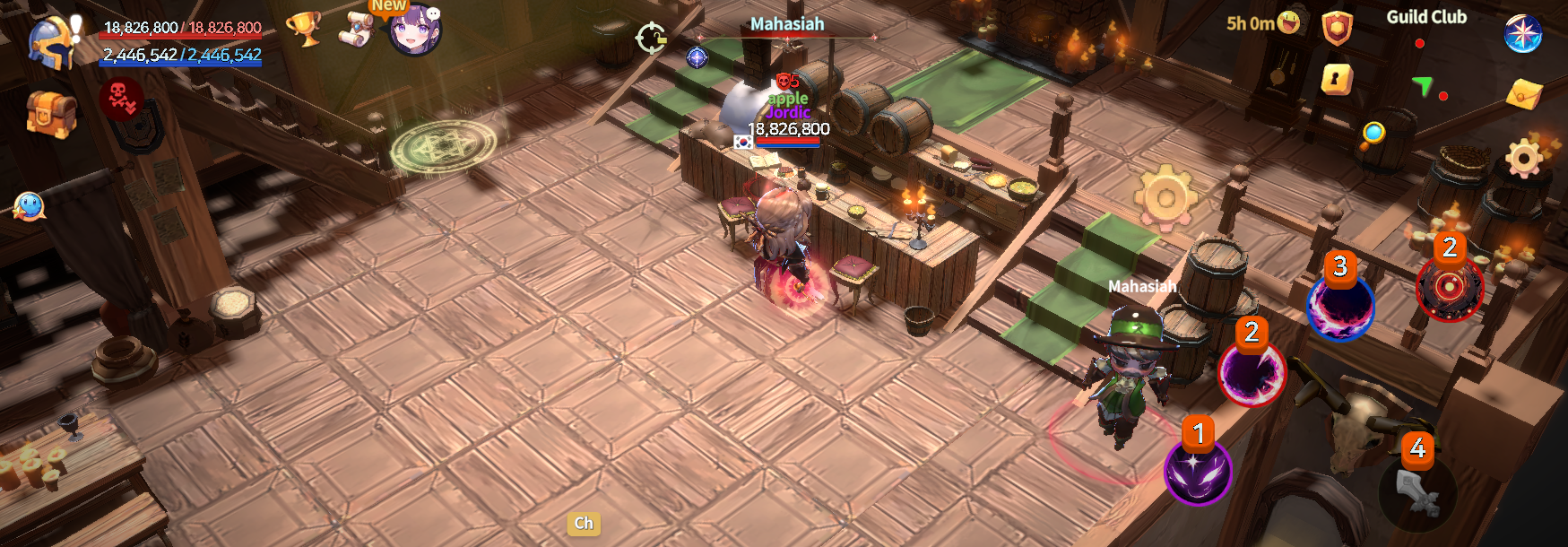Open the yellow smiley emote icon
Viewport: 1568px width, 547px height.
pyautogui.click(x=1288, y=22)
